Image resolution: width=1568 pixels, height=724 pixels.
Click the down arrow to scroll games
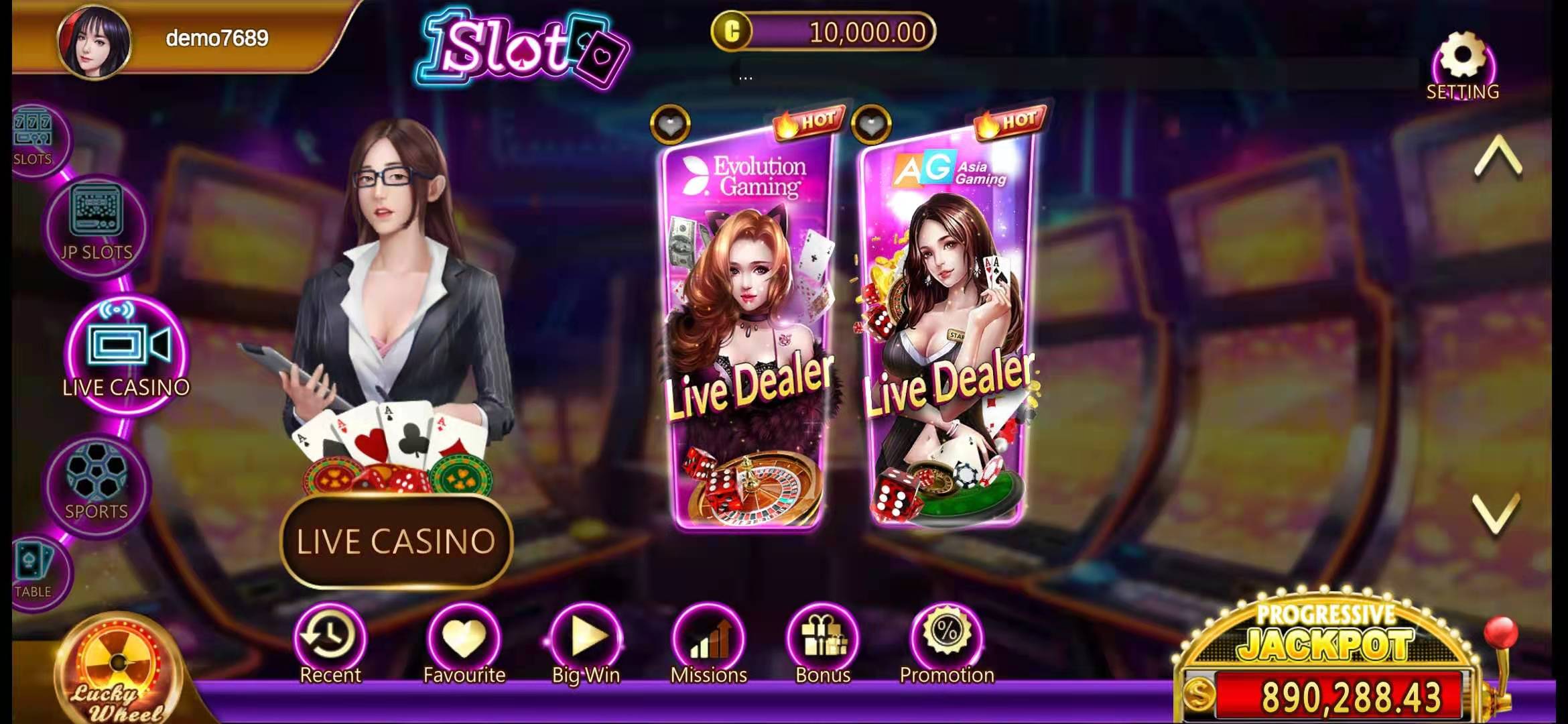click(1496, 514)
